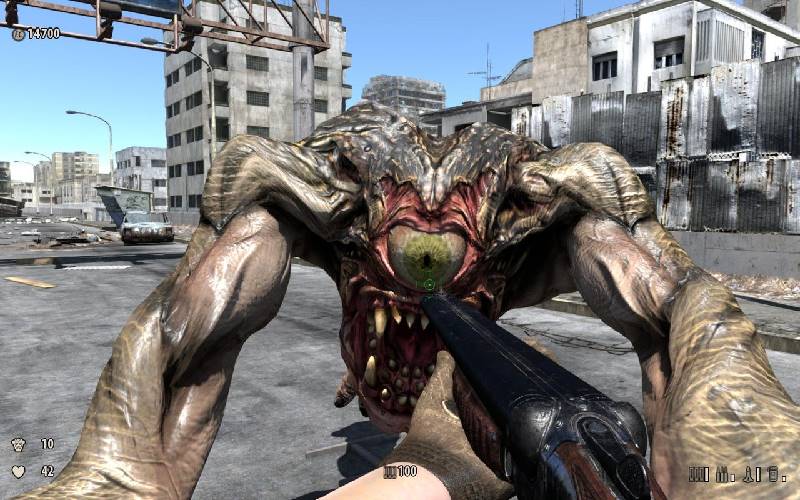The image size is (800, 500).
Task: Click the armor vest icon
Action: pos(18,444)
